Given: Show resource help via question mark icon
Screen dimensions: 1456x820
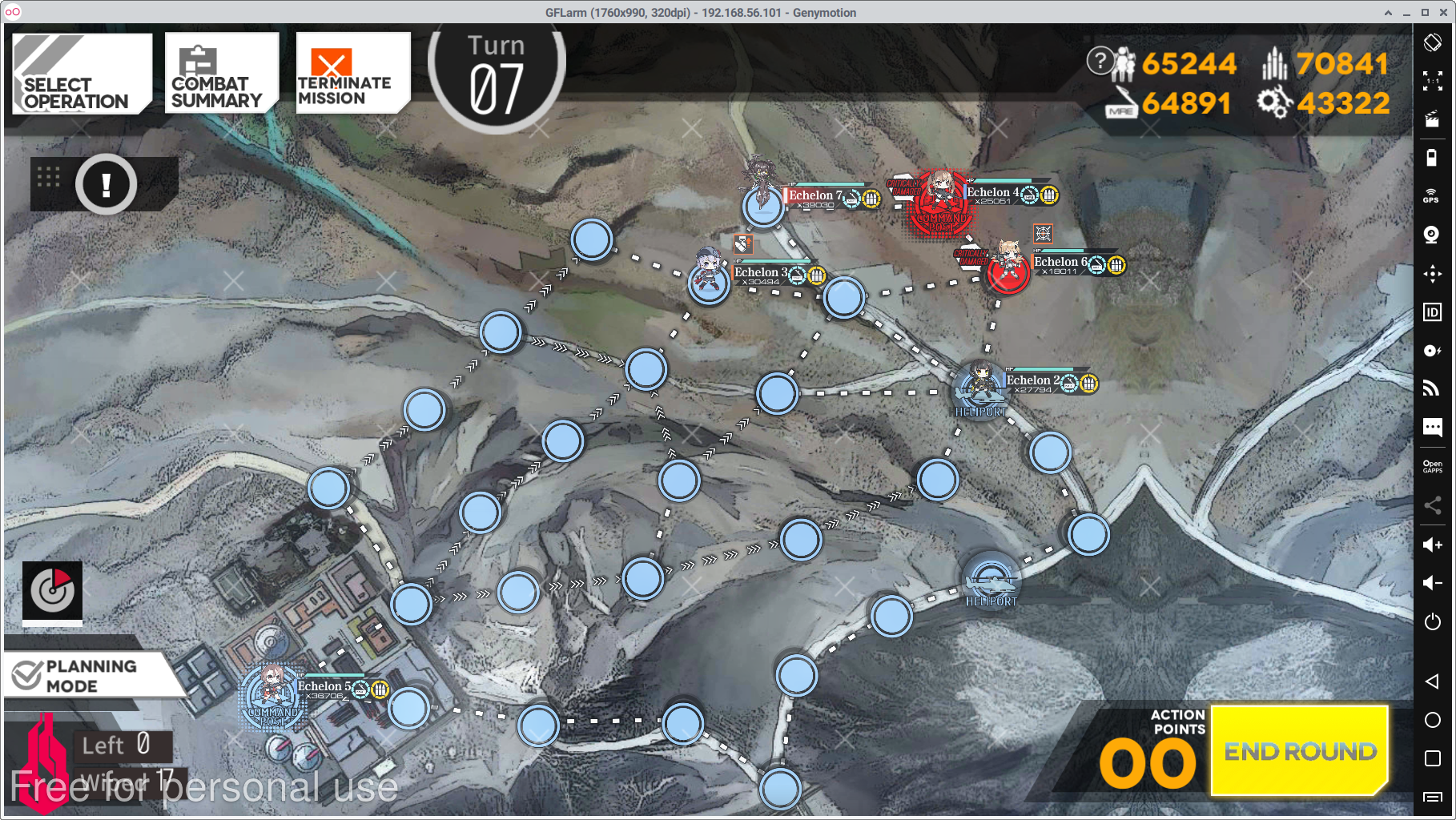Looking at the screenshot, I should pos(1100,60).
